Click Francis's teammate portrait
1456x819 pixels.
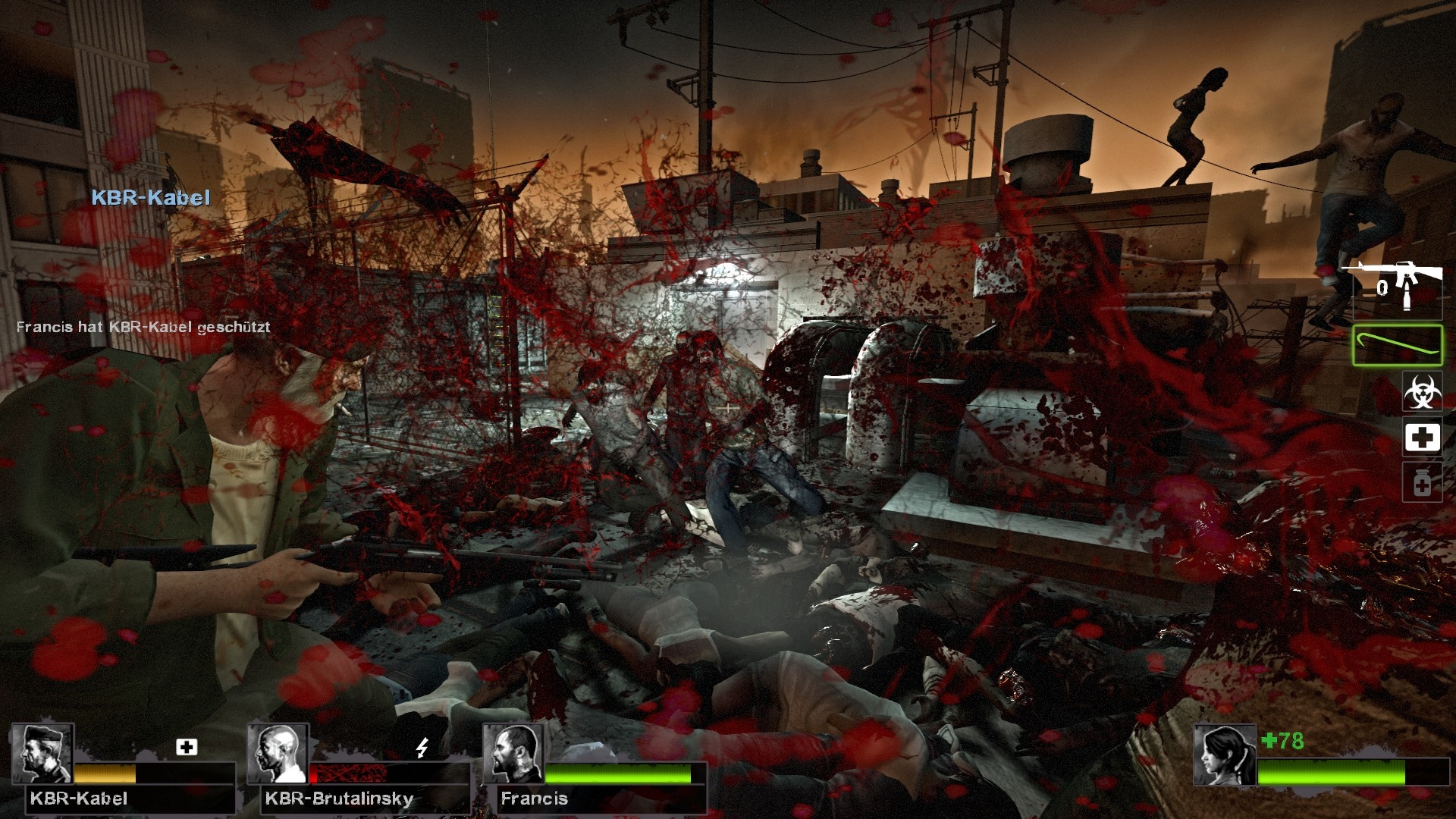[513, 753]
